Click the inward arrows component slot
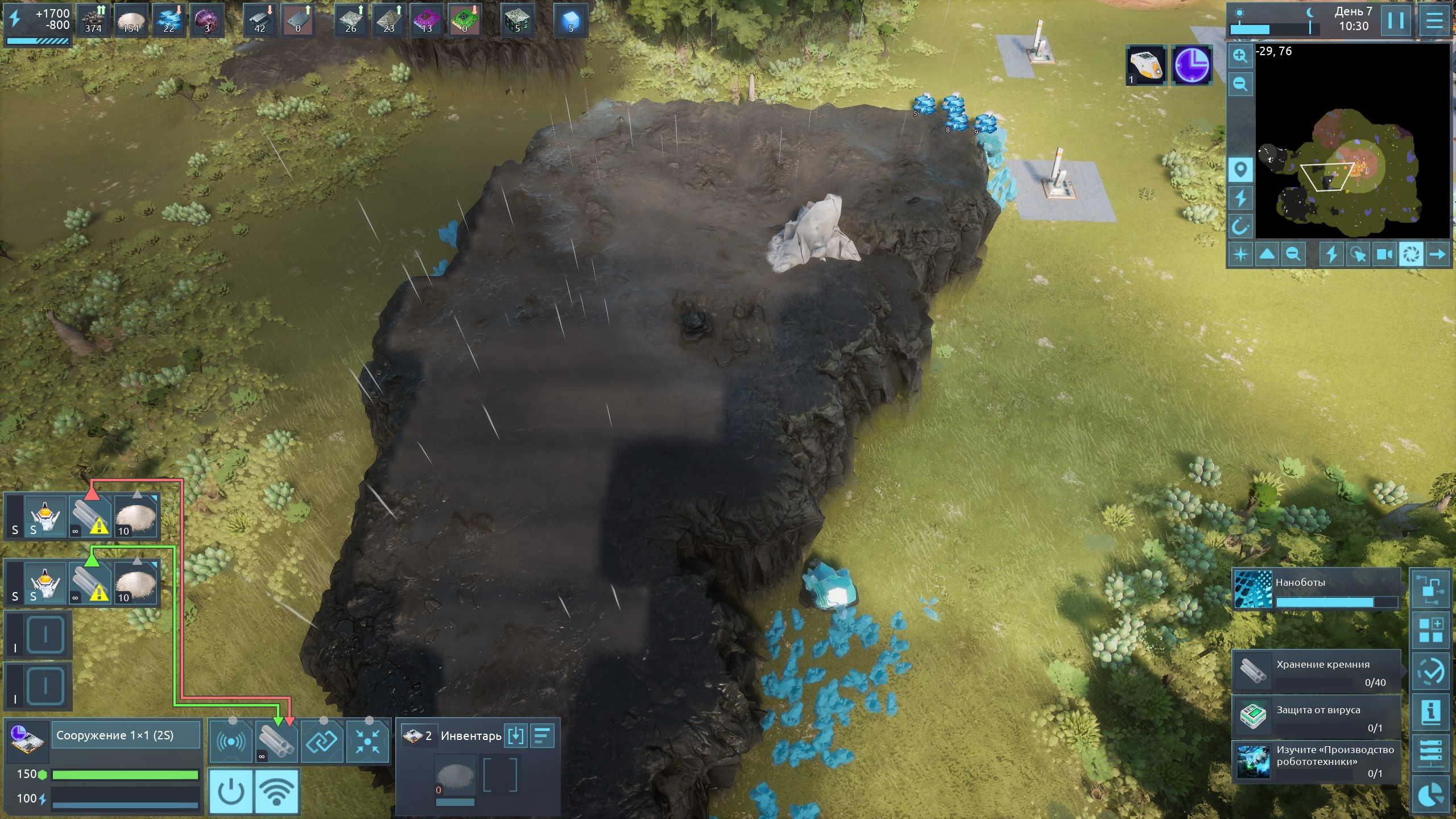 coord(367,741)
